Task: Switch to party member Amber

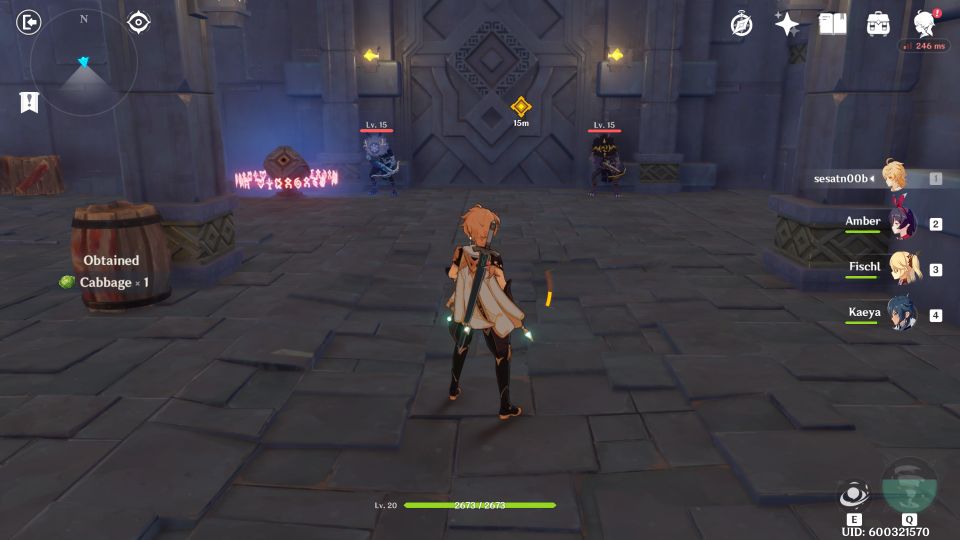Action: pyautogui.click(x=900, y=224)
